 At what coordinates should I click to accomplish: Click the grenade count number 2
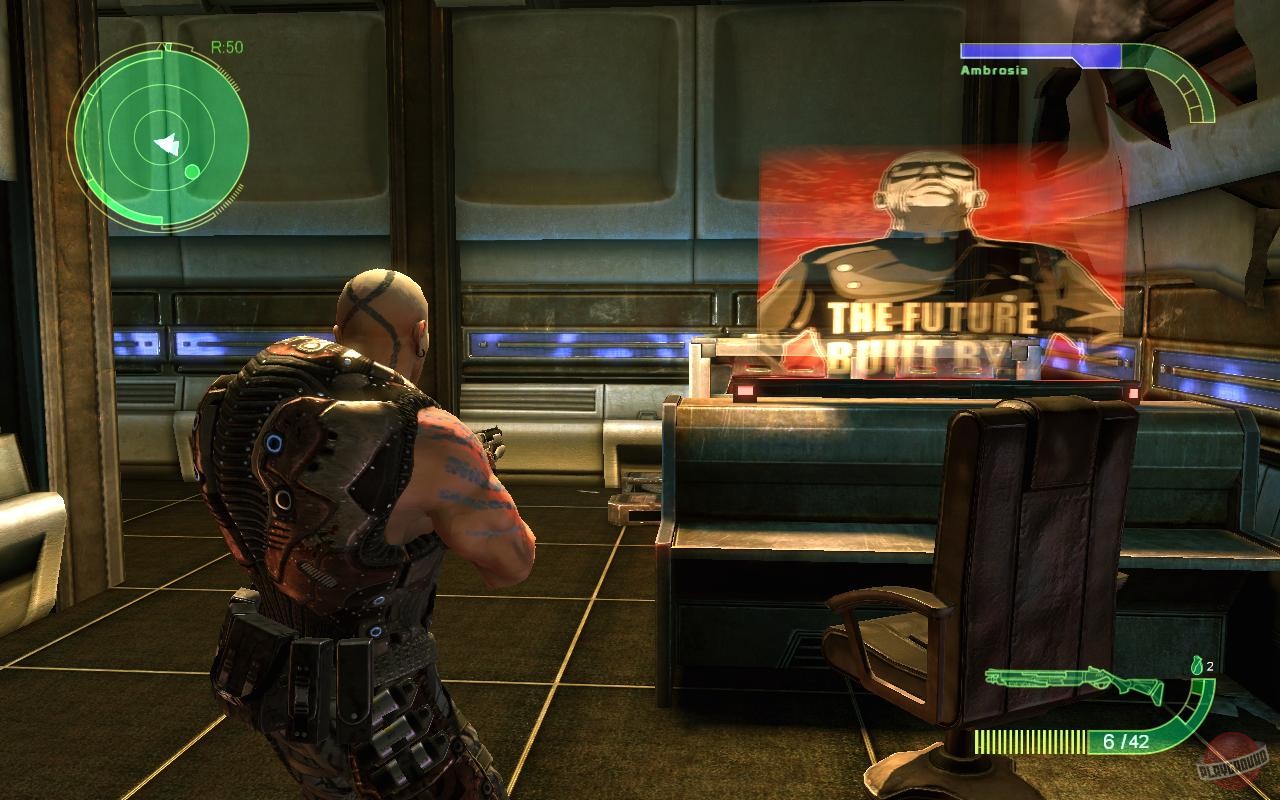pos(1210,668)
